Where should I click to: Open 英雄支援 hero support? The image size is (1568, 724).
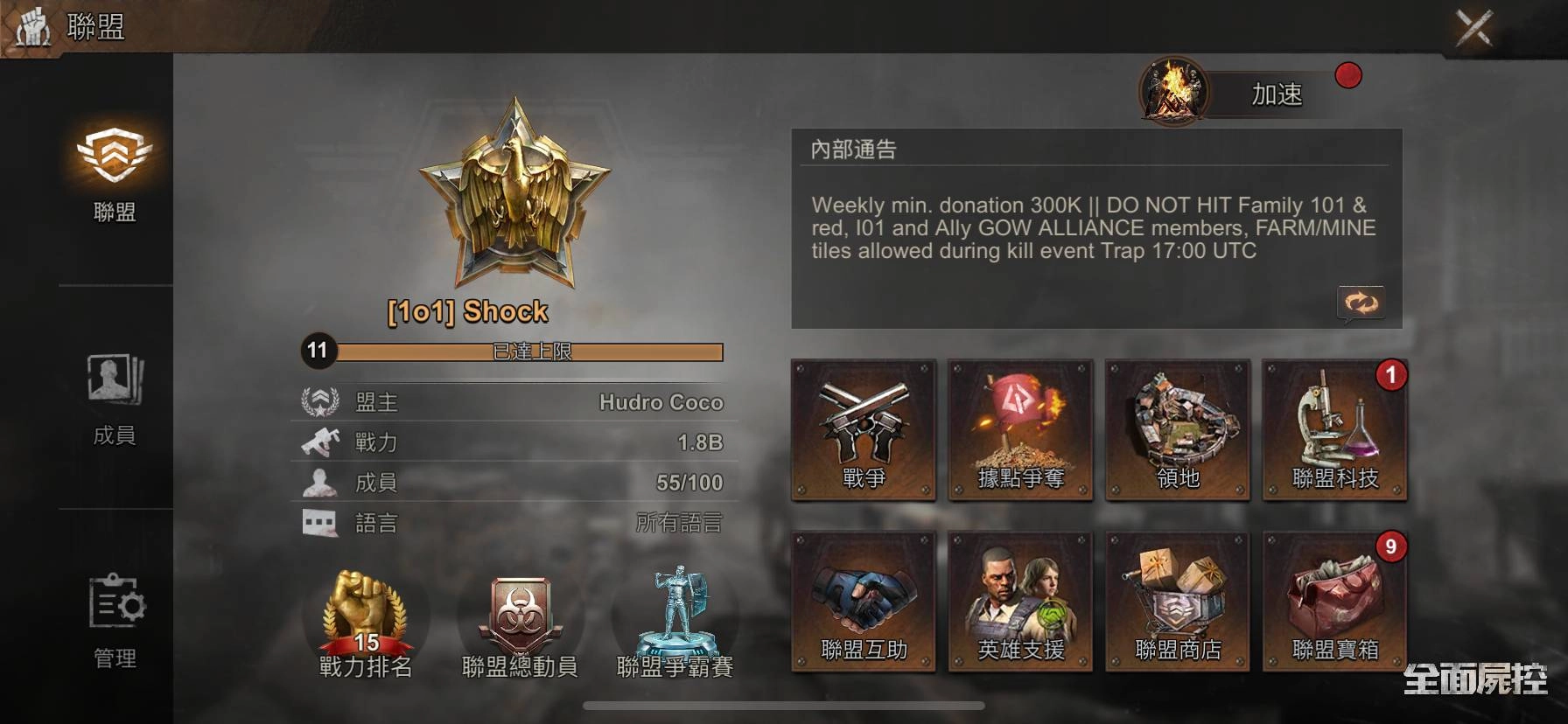[x=1020, y=602]
